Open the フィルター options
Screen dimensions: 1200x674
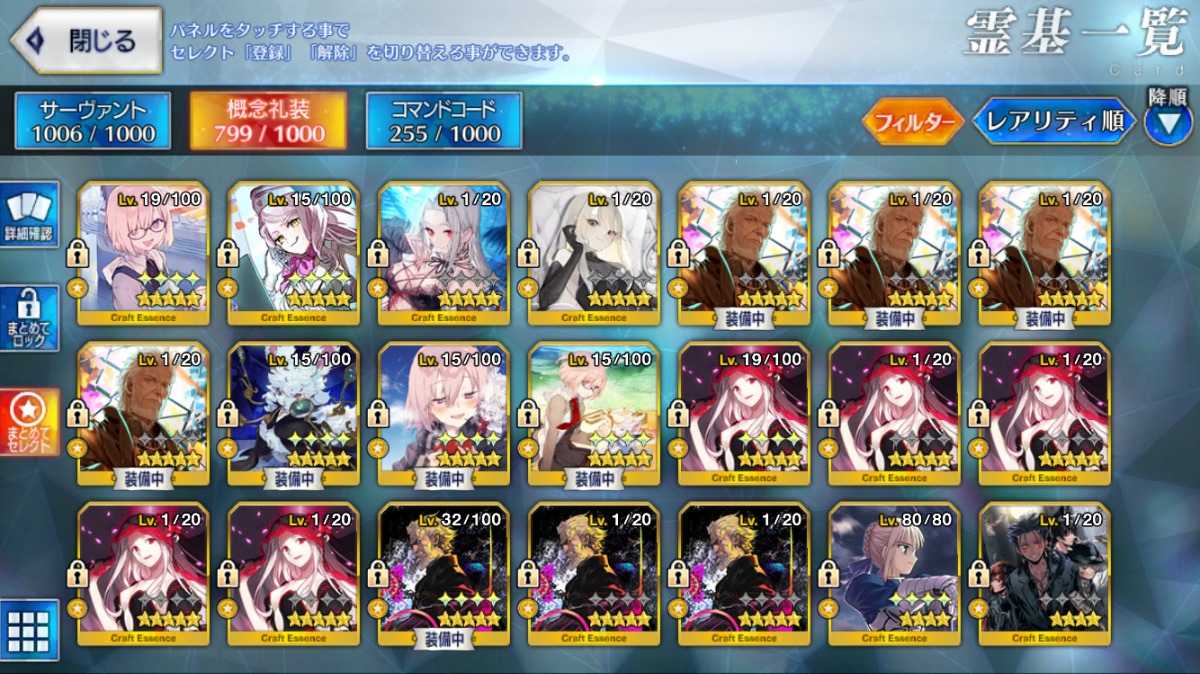click(913, 122)
